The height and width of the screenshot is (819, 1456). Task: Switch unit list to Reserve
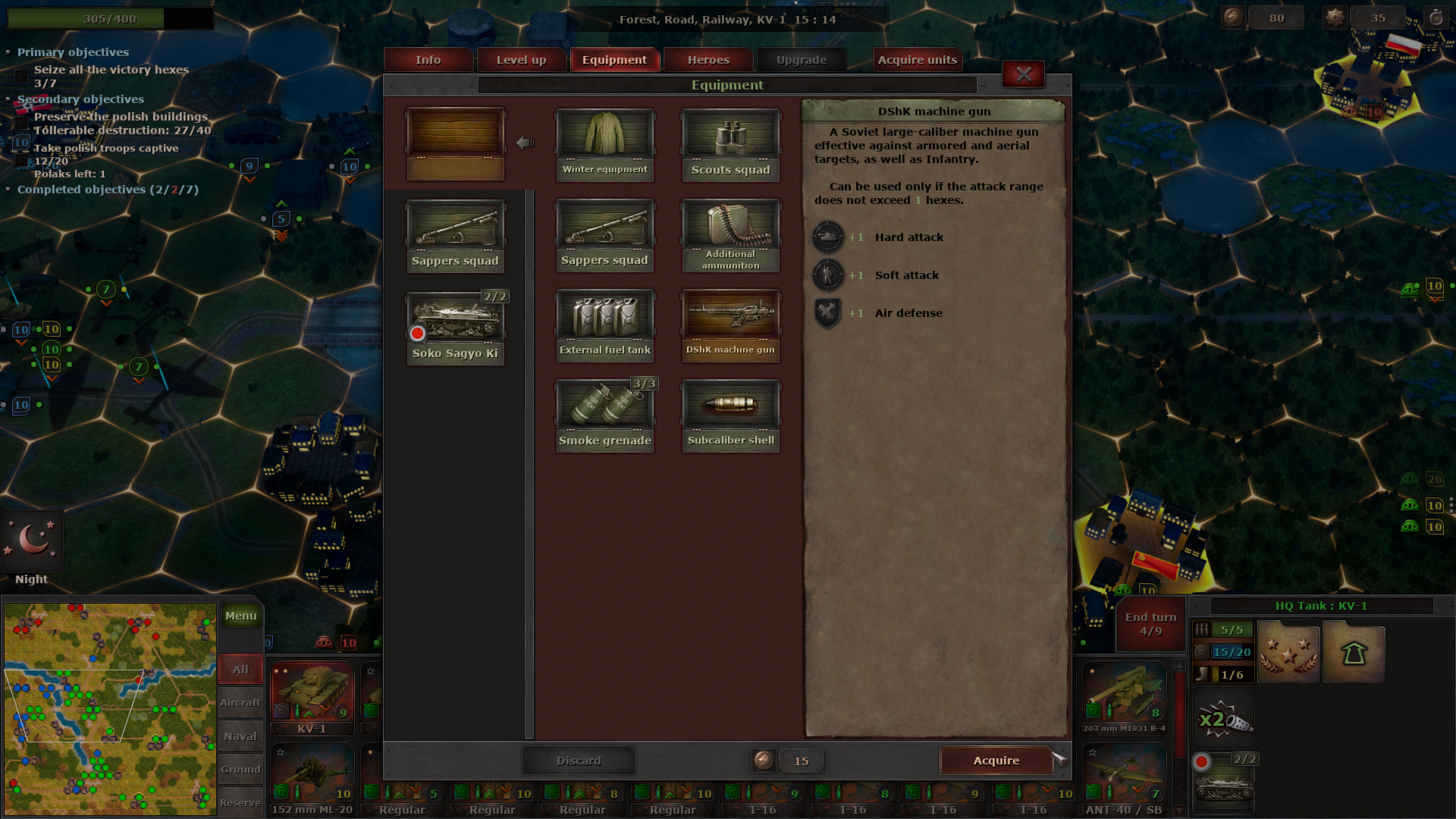click(x=240, y=802)
